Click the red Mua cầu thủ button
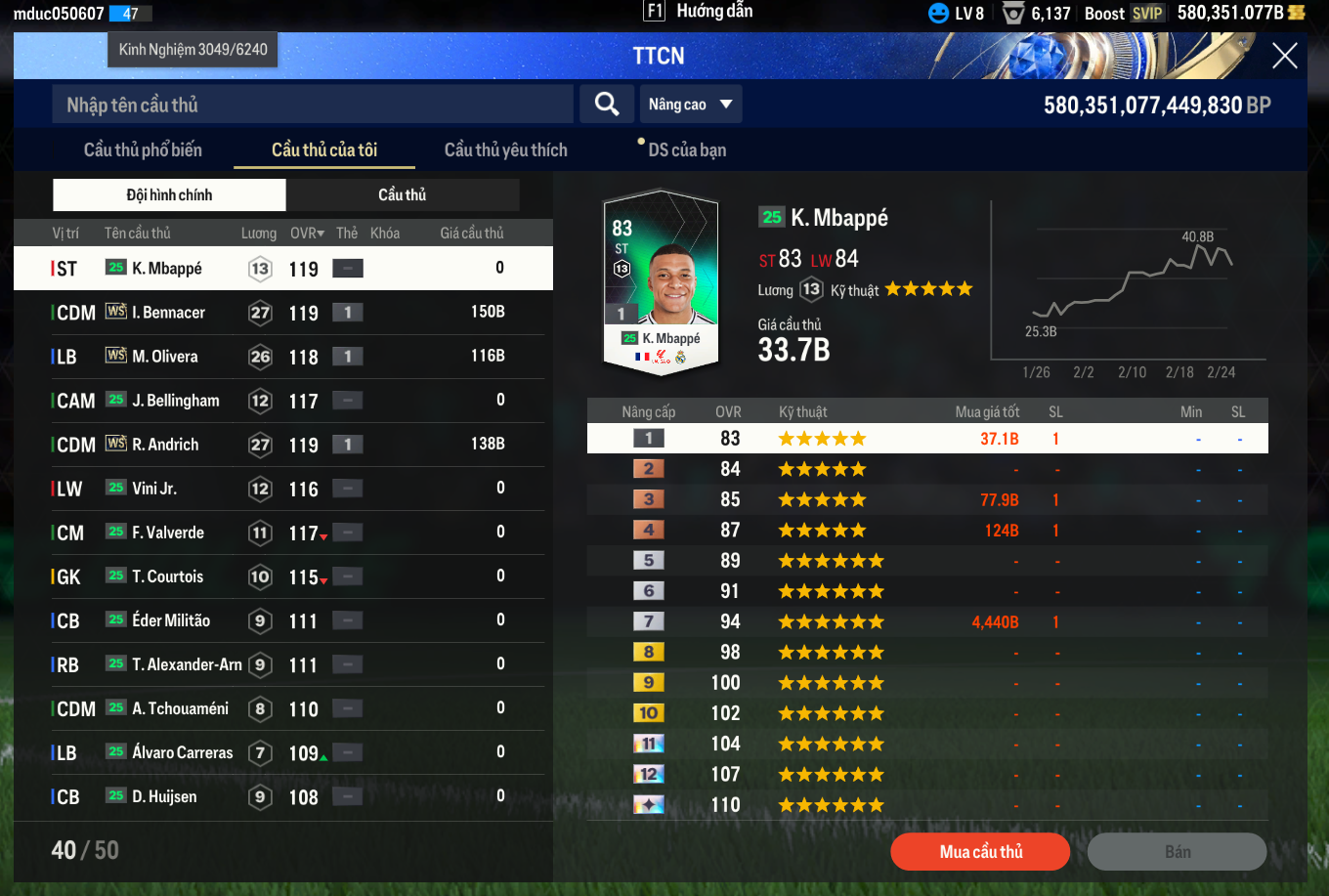The height and width of the screenshot is (896, 1329). [x=980, y=851]
